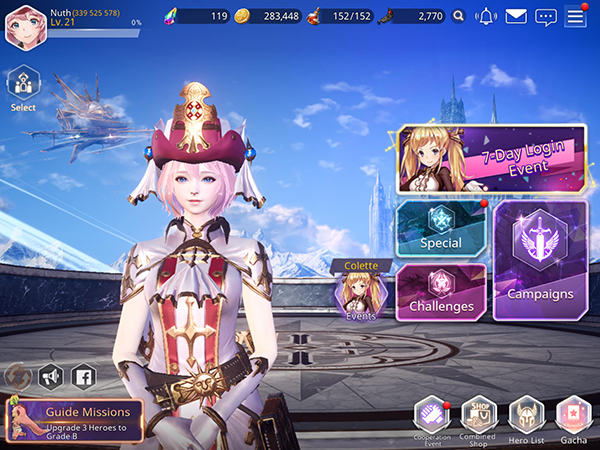The width and height of the screenshot is (600, 450).
Task: Open the 7-Day Login Event banner
Action: coord(492,159)
